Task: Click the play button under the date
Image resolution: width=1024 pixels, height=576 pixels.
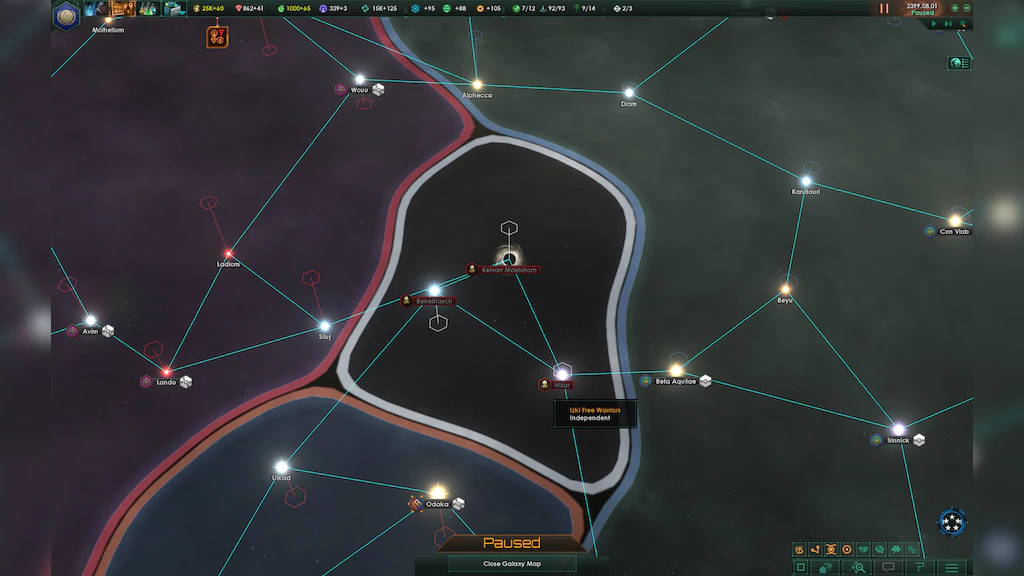Action: coord(934,24)
